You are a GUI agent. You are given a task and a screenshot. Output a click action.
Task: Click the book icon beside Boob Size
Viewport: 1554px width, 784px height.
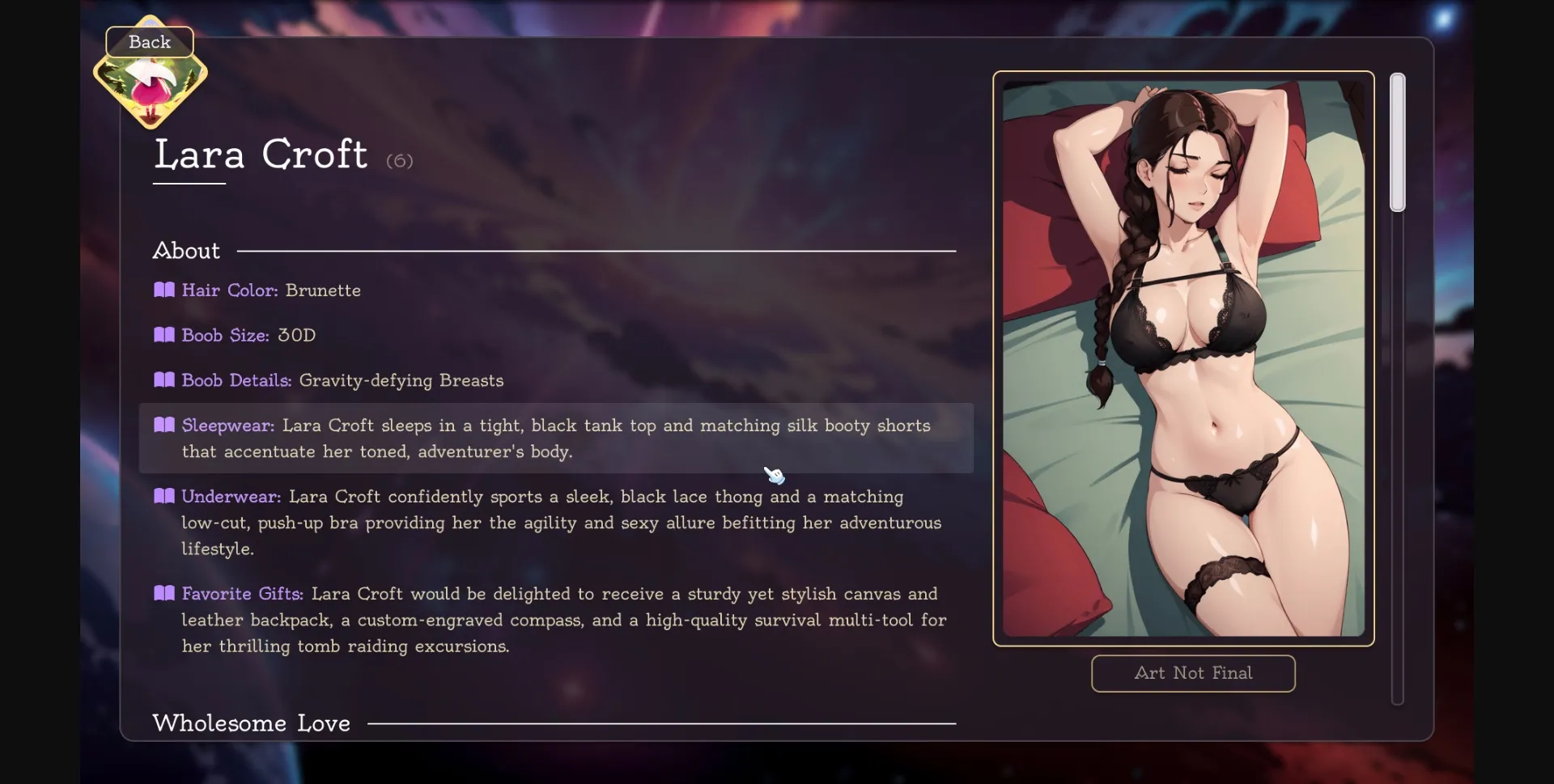164,334
